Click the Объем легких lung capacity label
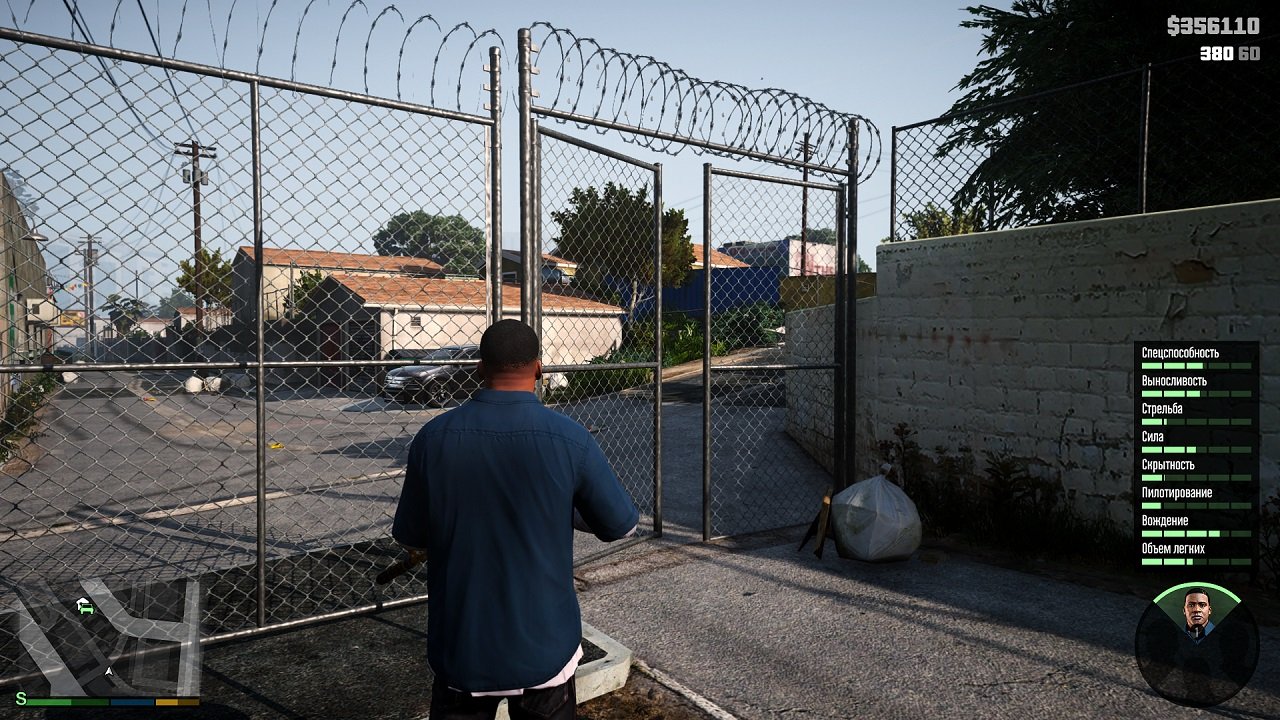This screenshot has height=720, width=1280. point(1173,547)
